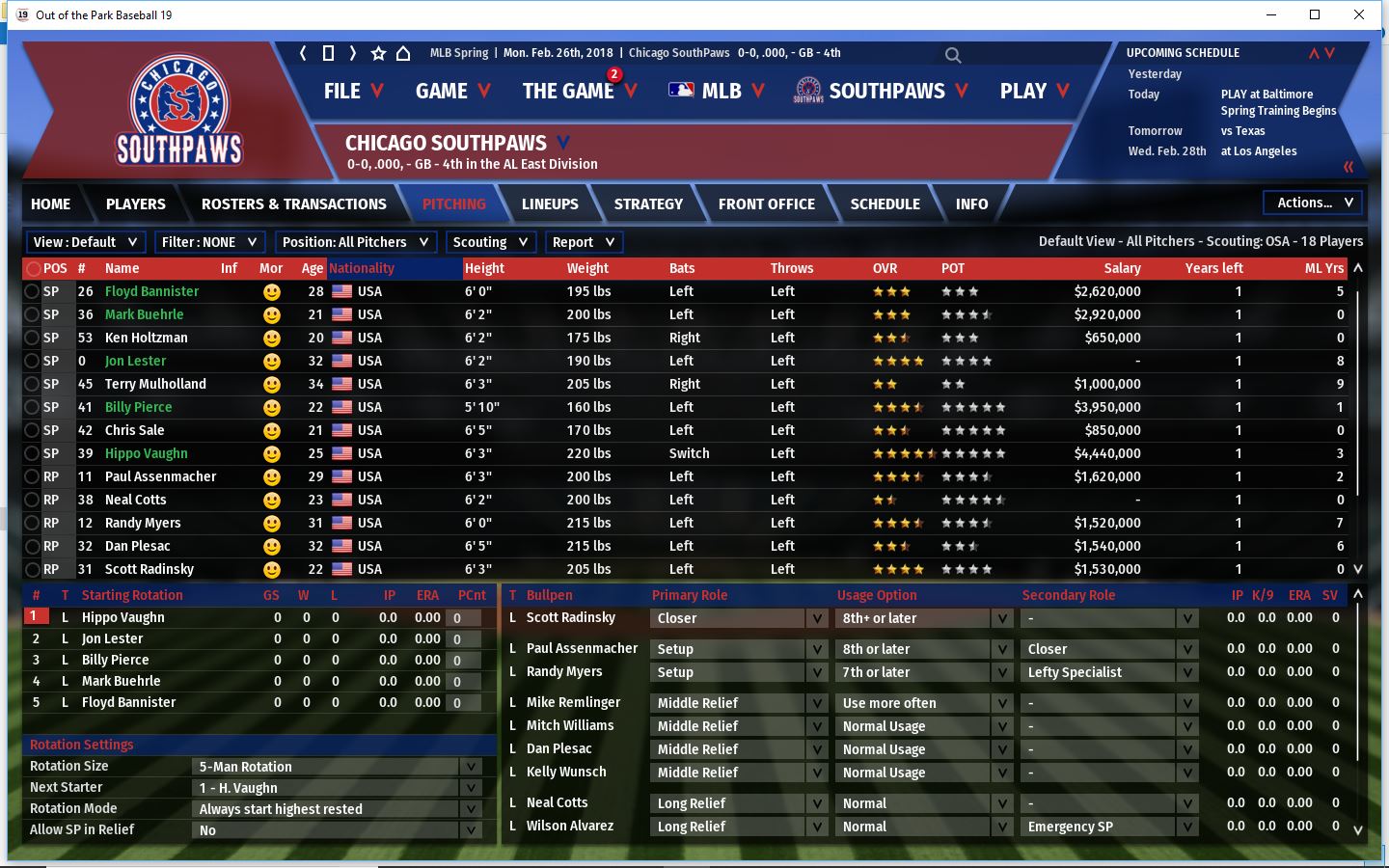Go to the FRONT OFFICE tab
The width and height of the screenshot is (1389, 868).
pyautogui.click(x=766, y=204)
